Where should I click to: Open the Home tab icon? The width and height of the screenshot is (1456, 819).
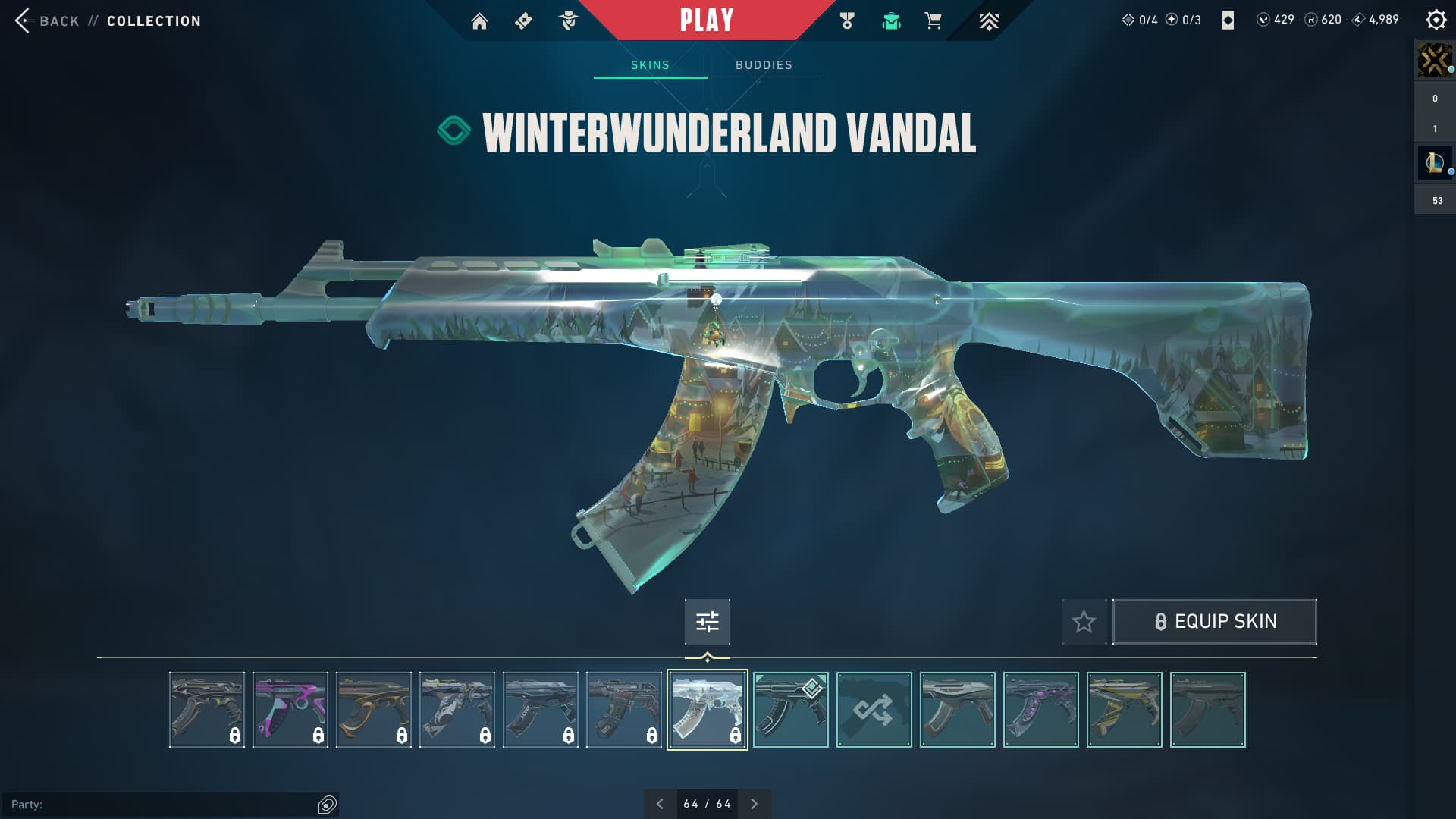(x=479, y=21)
